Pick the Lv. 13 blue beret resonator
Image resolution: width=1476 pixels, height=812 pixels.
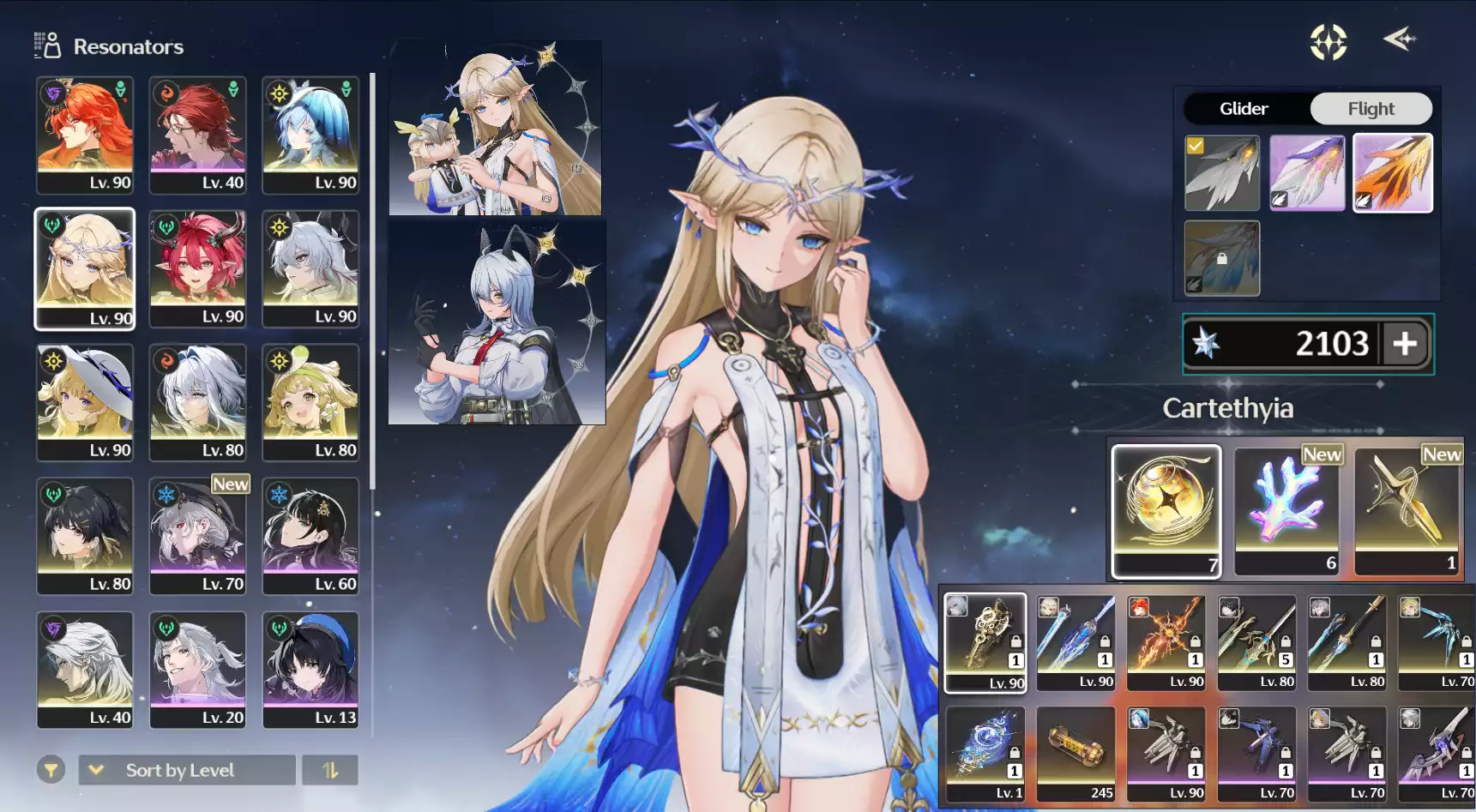coord(310,670)
